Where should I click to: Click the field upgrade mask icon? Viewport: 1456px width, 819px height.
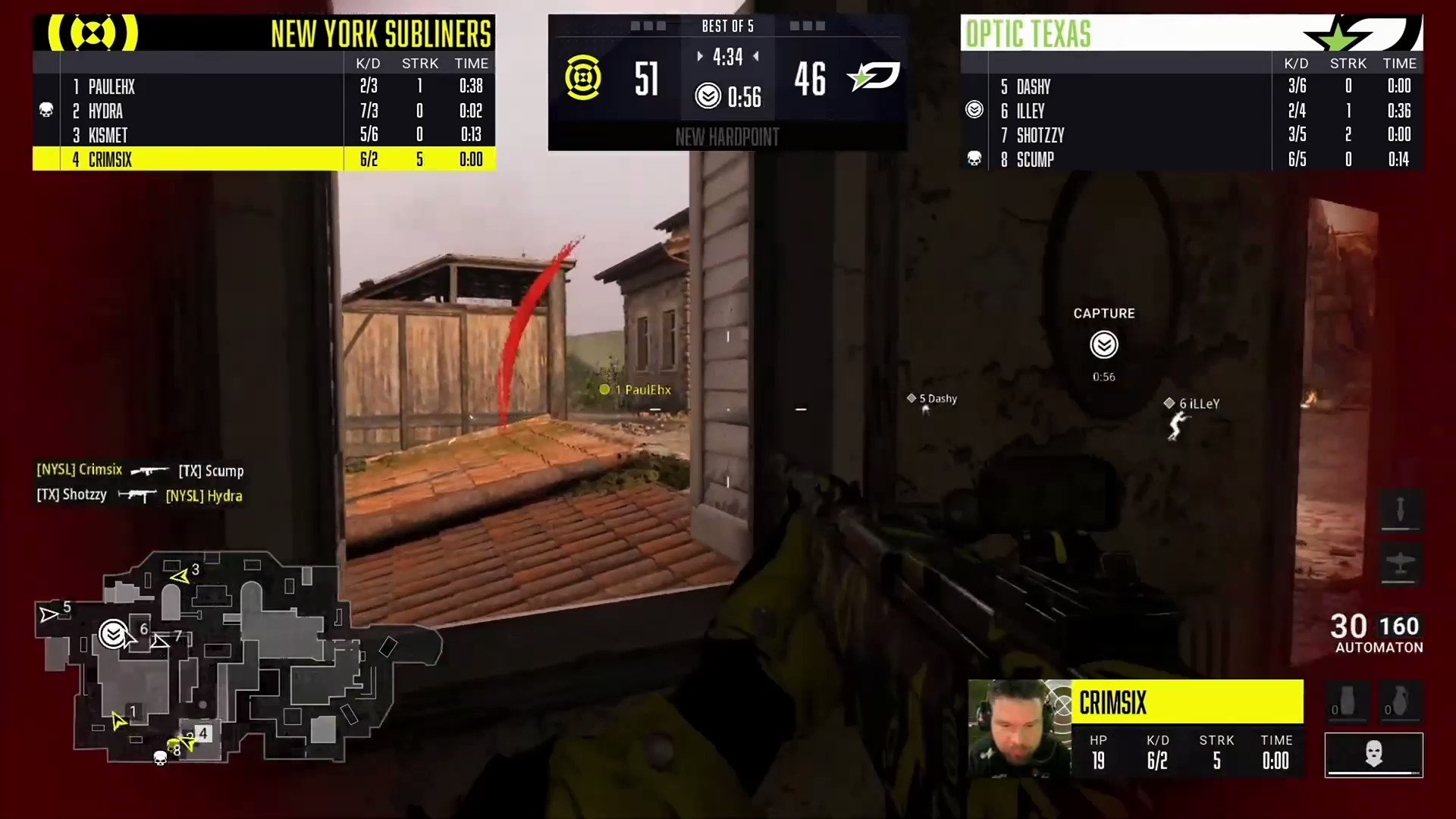(1374, 755)
